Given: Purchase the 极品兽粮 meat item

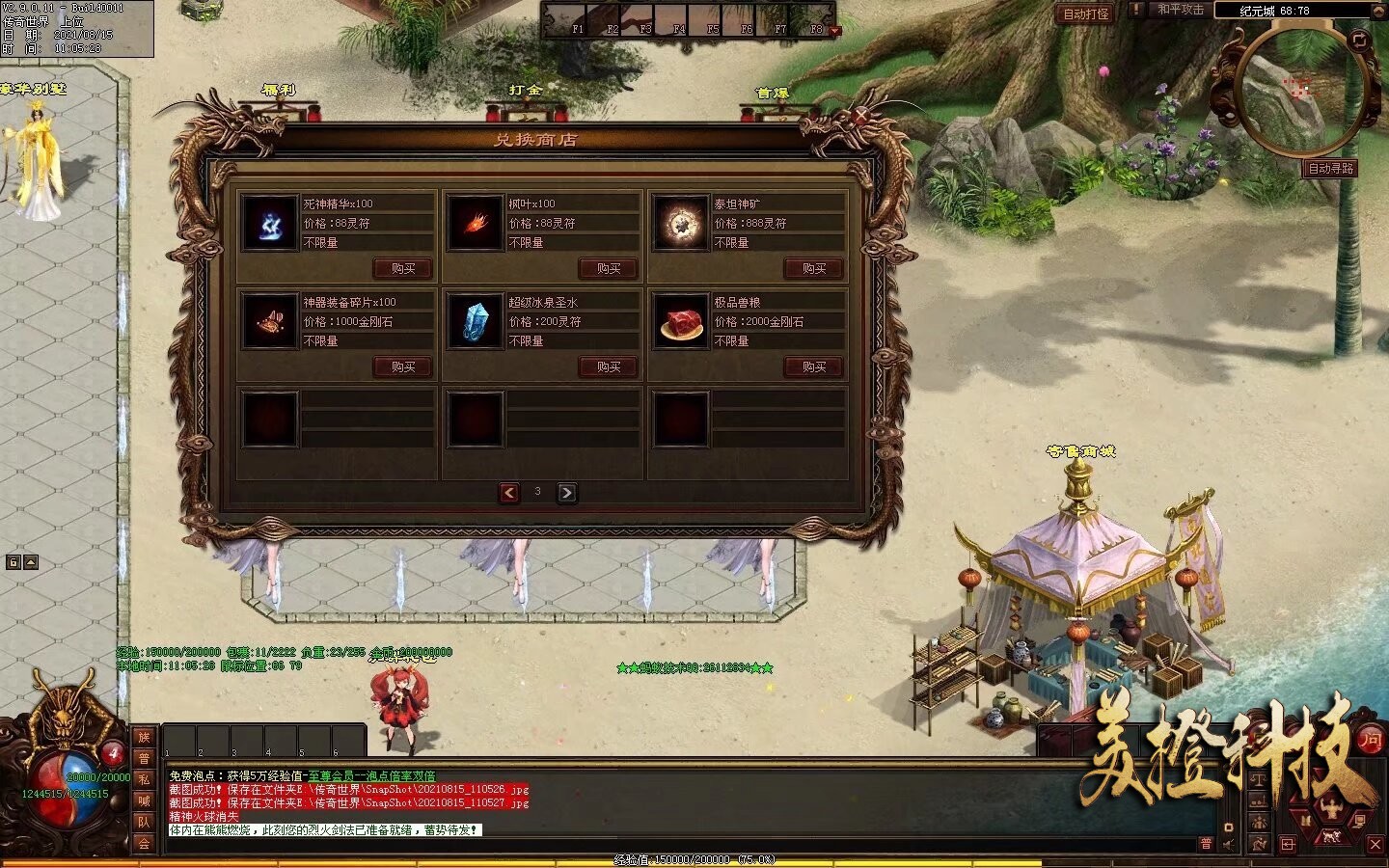Looking at the screenshot, I should 814,366.
